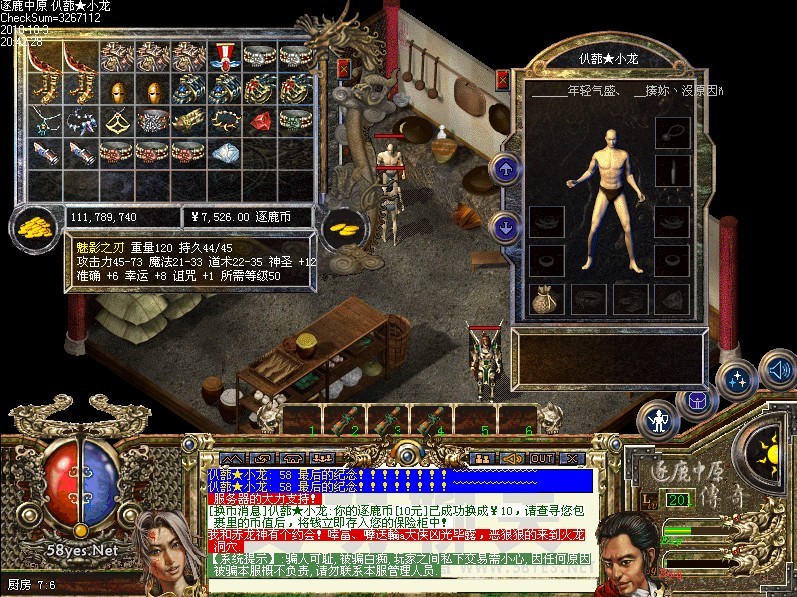Pick the red gemstone in the bag
Screen dimensions: 797x597
point(259,123)
